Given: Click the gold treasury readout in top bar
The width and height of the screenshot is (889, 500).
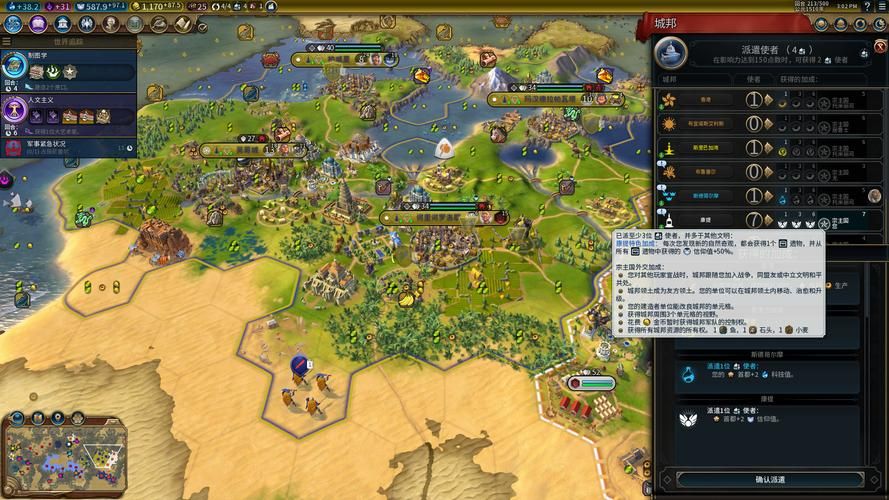Looking at the screenshot, I should [158, 6].
